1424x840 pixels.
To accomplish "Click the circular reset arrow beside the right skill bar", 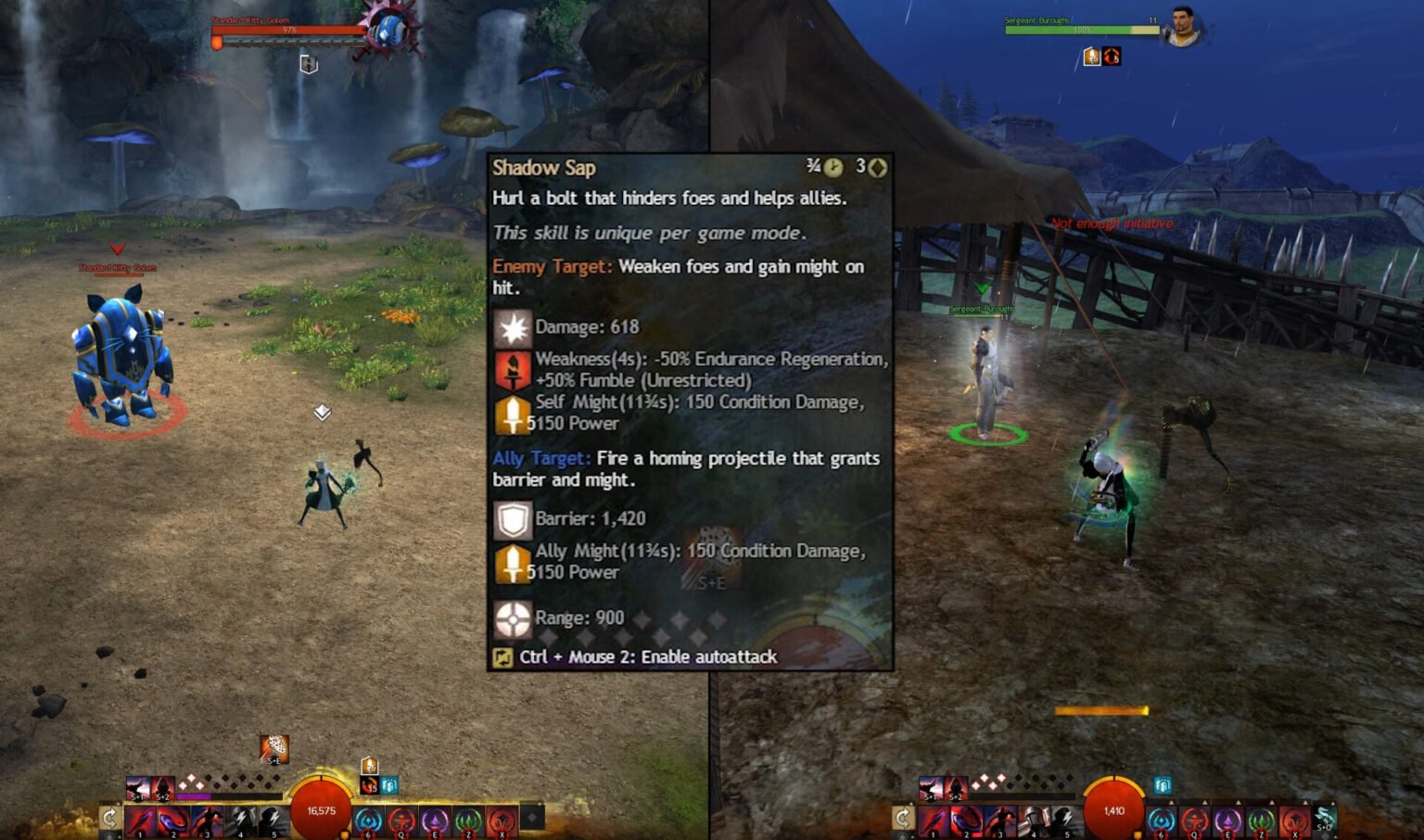I will point(902,817).
